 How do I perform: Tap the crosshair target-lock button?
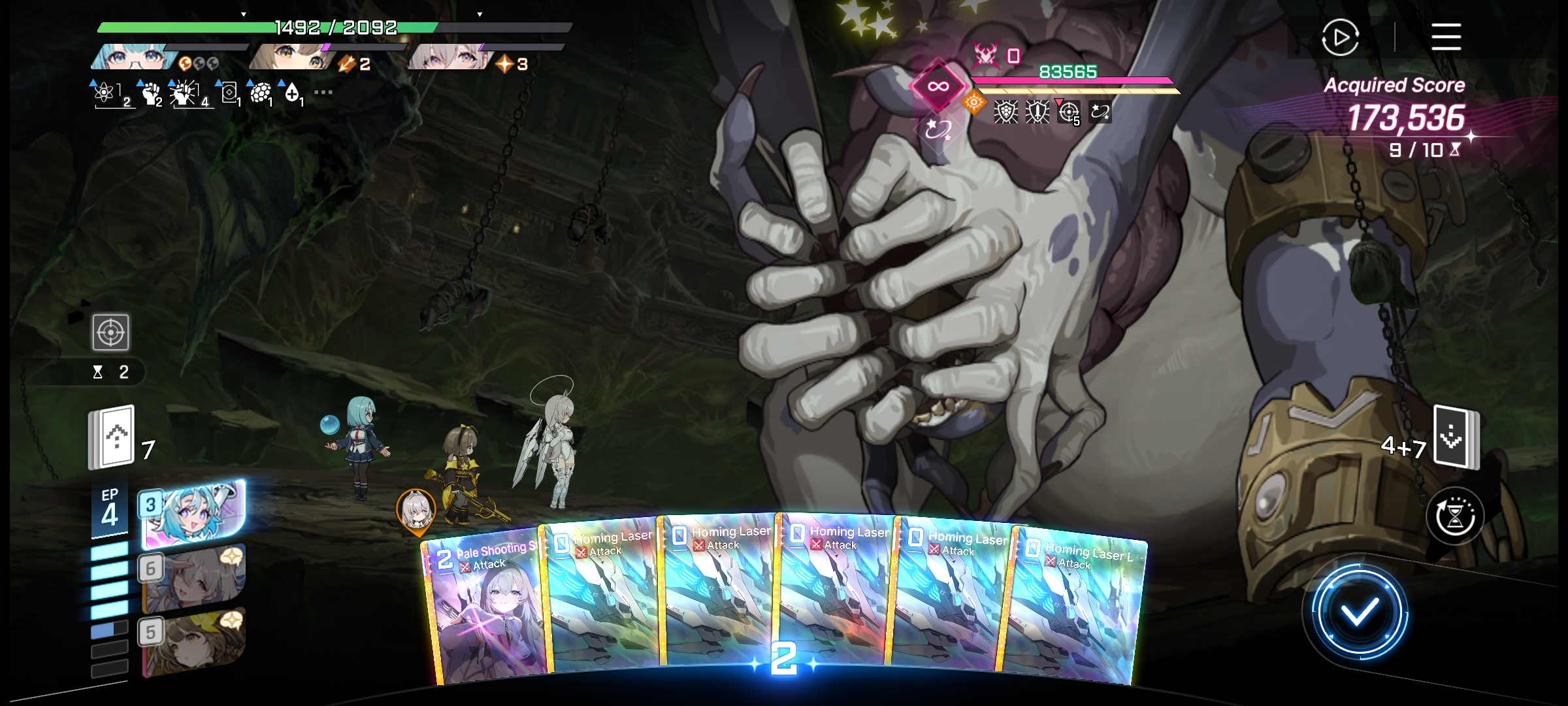110,332
